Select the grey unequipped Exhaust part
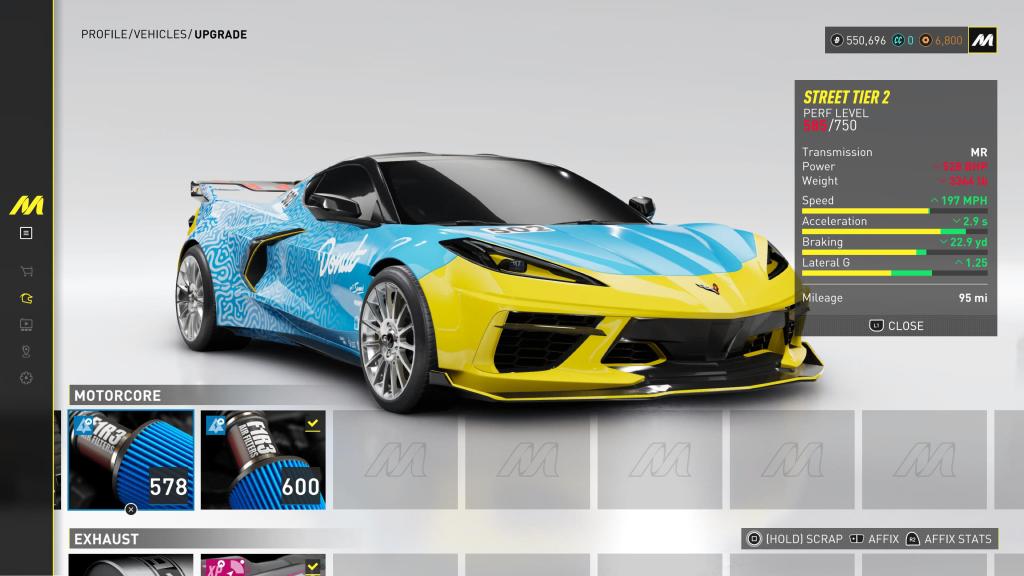This screenshot has height=576, width=1024. (x=131, y=566)
